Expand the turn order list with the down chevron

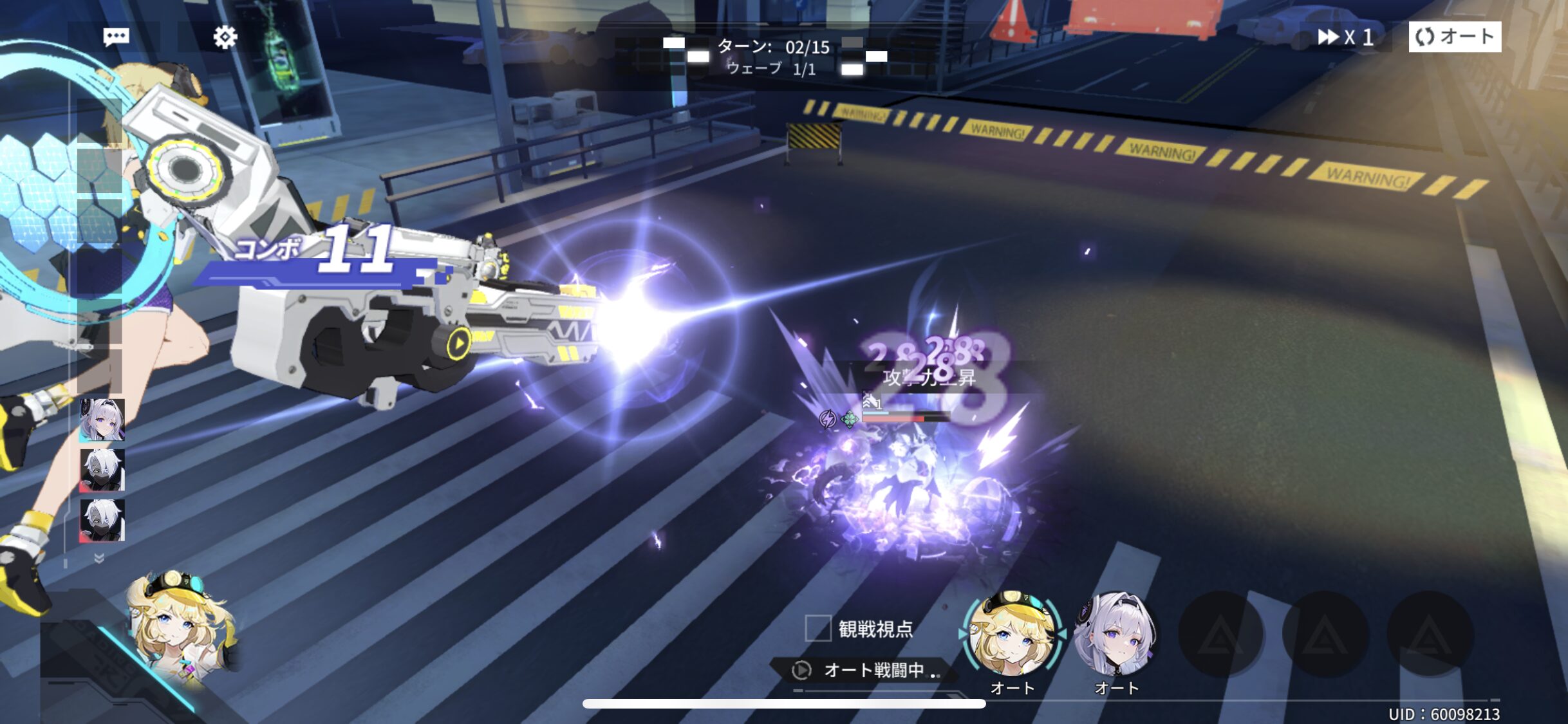tap(99, 558)
